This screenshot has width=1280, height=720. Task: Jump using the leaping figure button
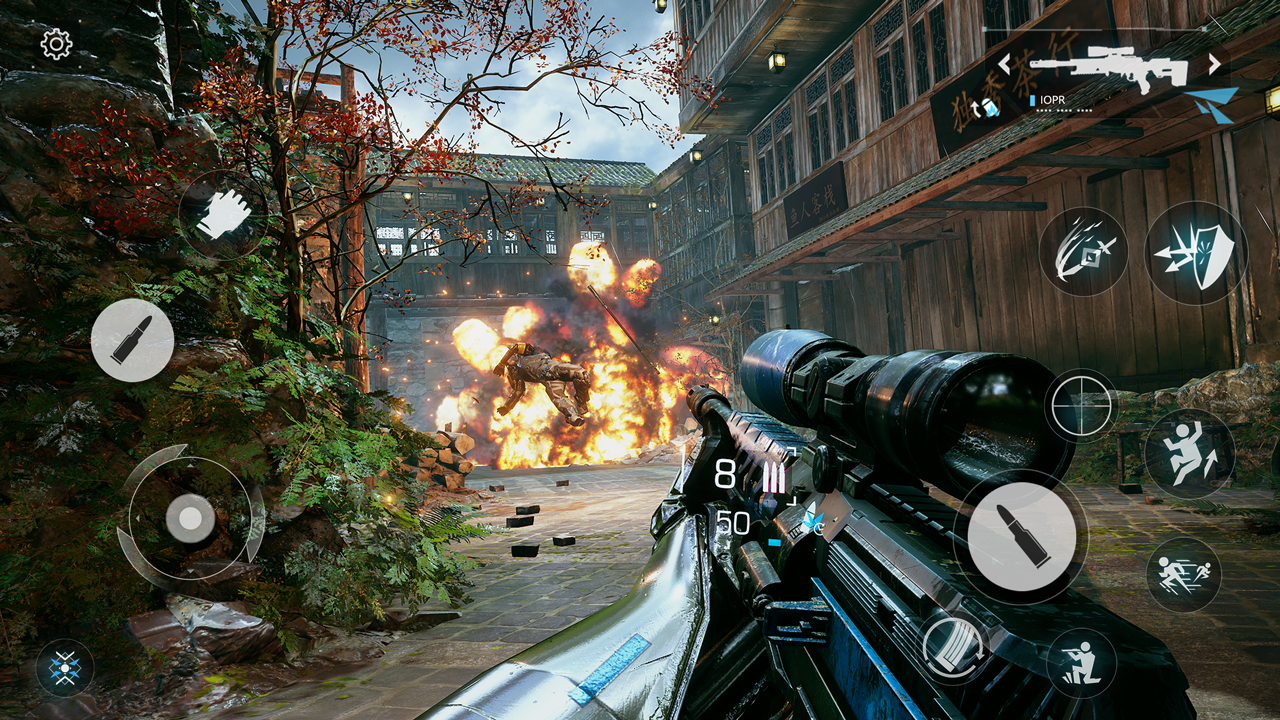(x=1189, y=454)
